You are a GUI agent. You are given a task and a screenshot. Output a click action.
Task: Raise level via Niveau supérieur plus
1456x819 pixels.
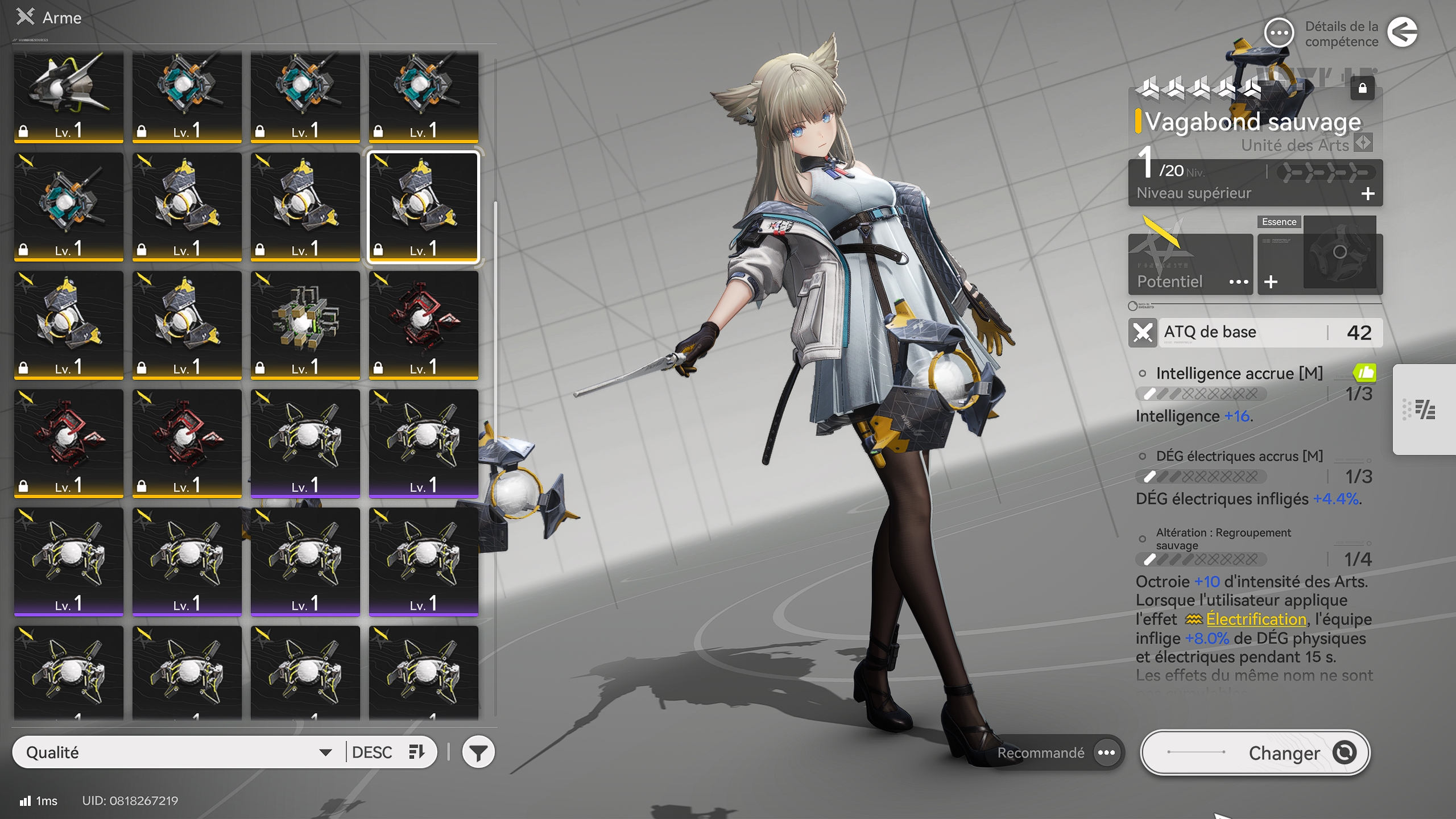click(x=1368, y=194)
